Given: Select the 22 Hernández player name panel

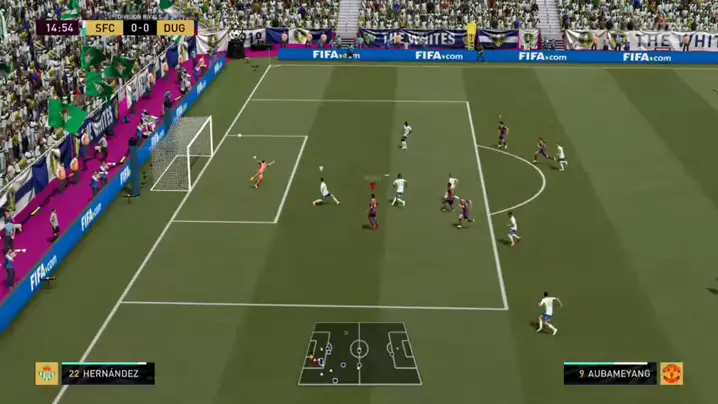Looking at the screenshot, I should click(x=107, y=374).
